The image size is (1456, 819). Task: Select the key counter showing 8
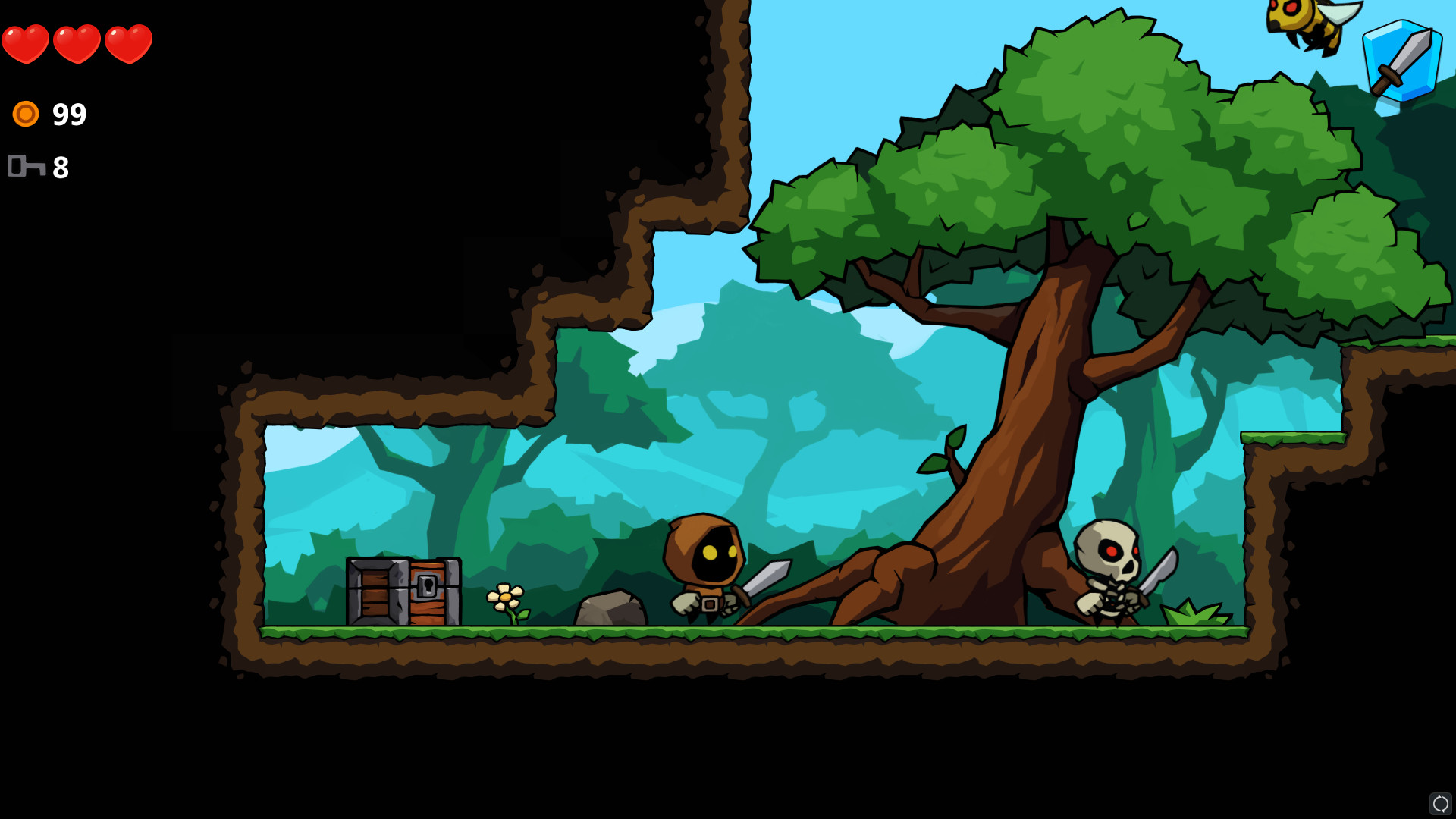tap(61, 168)
